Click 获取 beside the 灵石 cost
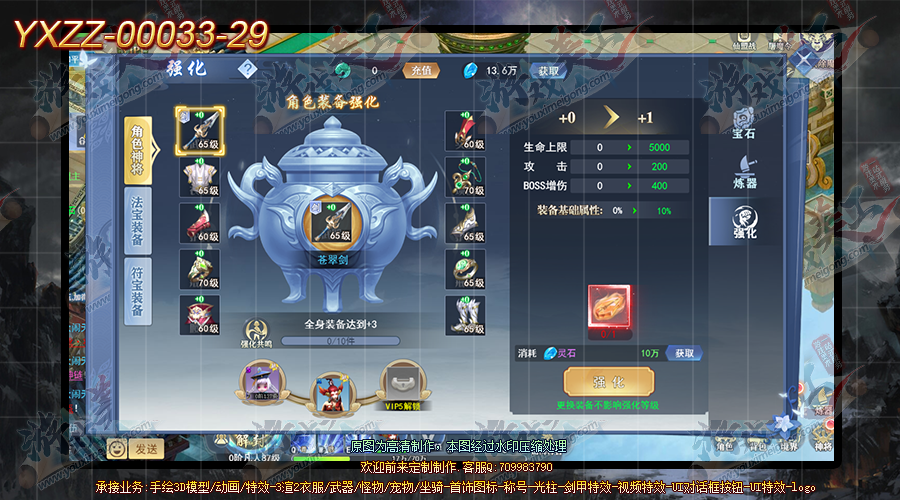Screen dimensions: 900x500 (x=684, y=353)
